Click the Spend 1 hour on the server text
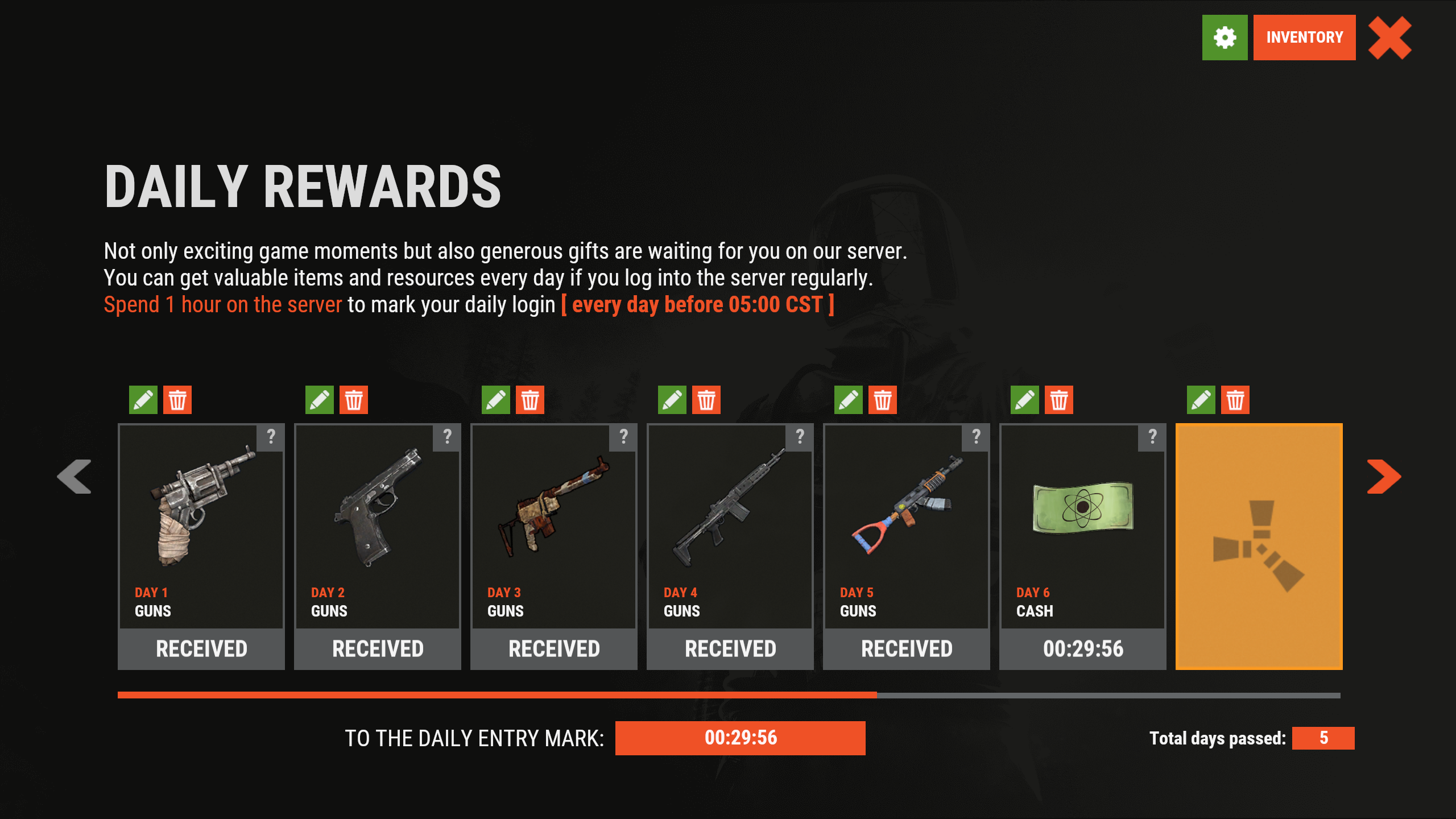 pos(222,304)
